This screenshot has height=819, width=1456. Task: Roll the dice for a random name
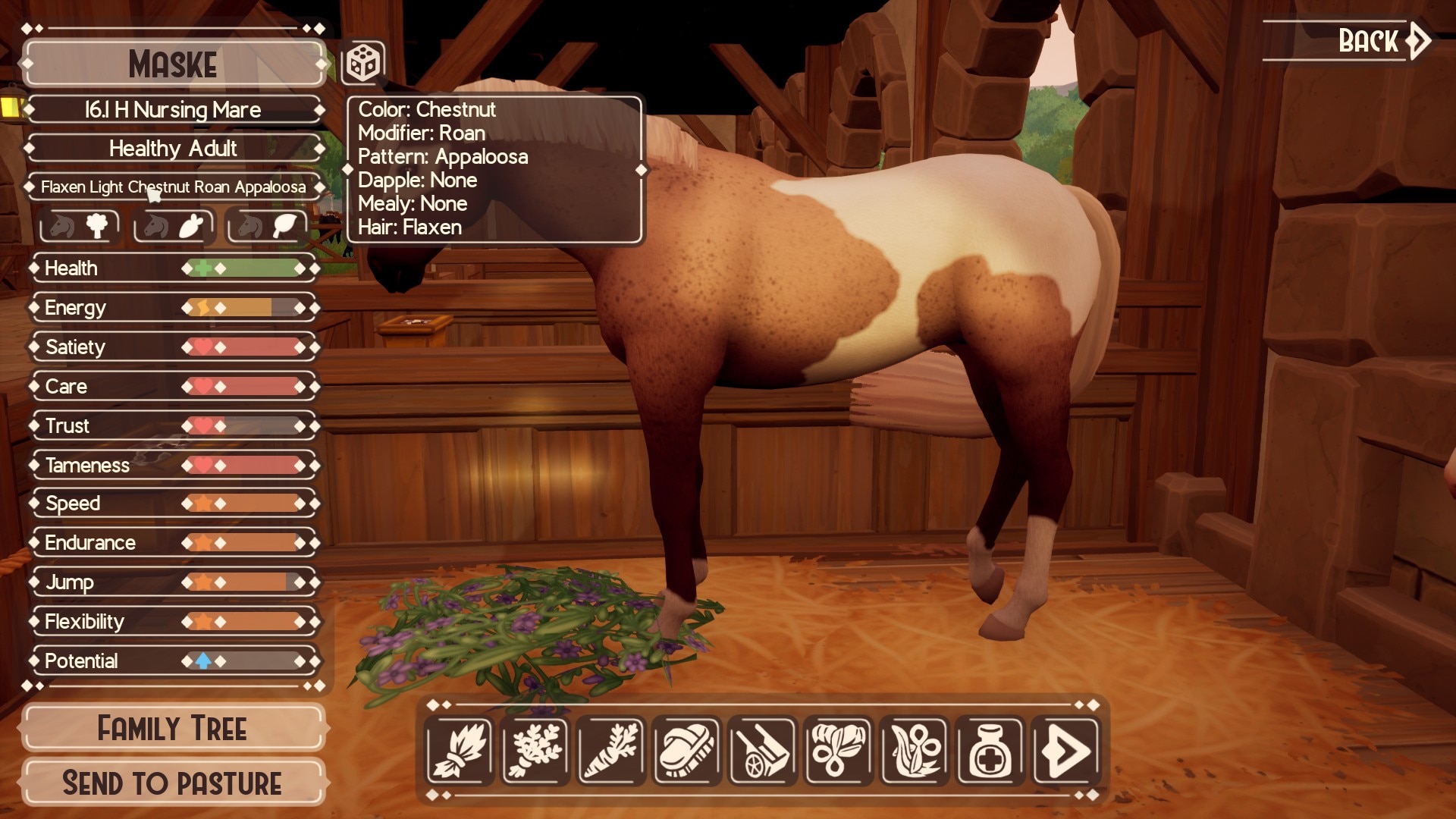(363, 63)
